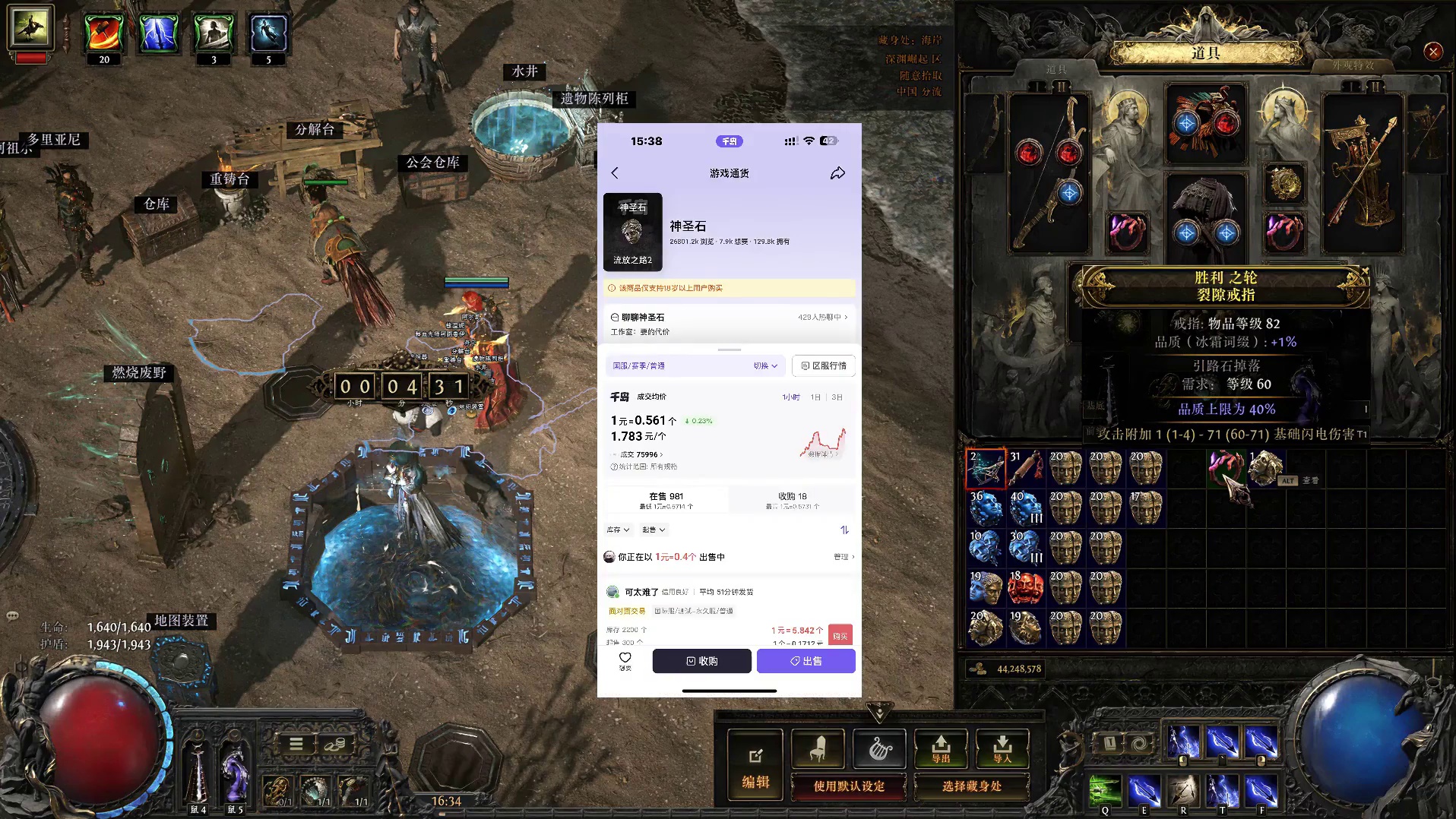This screenshot has height=819, width=1456.
Task: Go back in the phone overlay
Action: tap(615, 173)
